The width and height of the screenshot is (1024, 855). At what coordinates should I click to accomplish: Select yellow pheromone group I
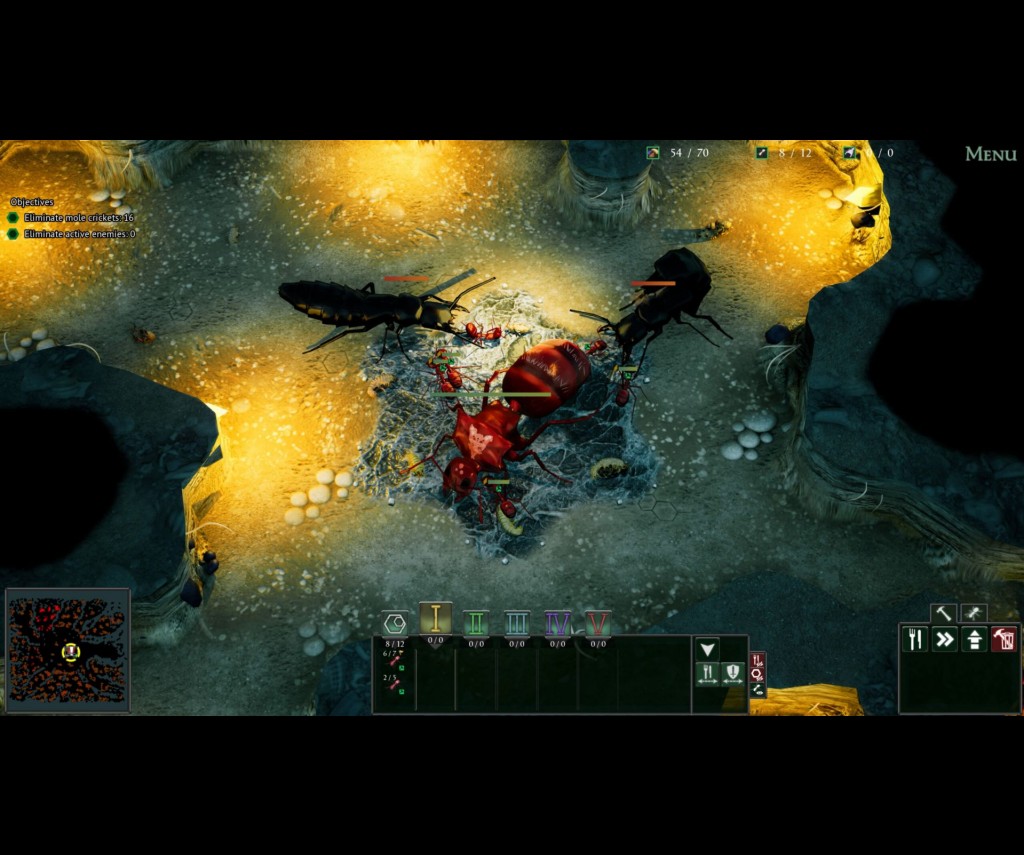pos(435,620)
